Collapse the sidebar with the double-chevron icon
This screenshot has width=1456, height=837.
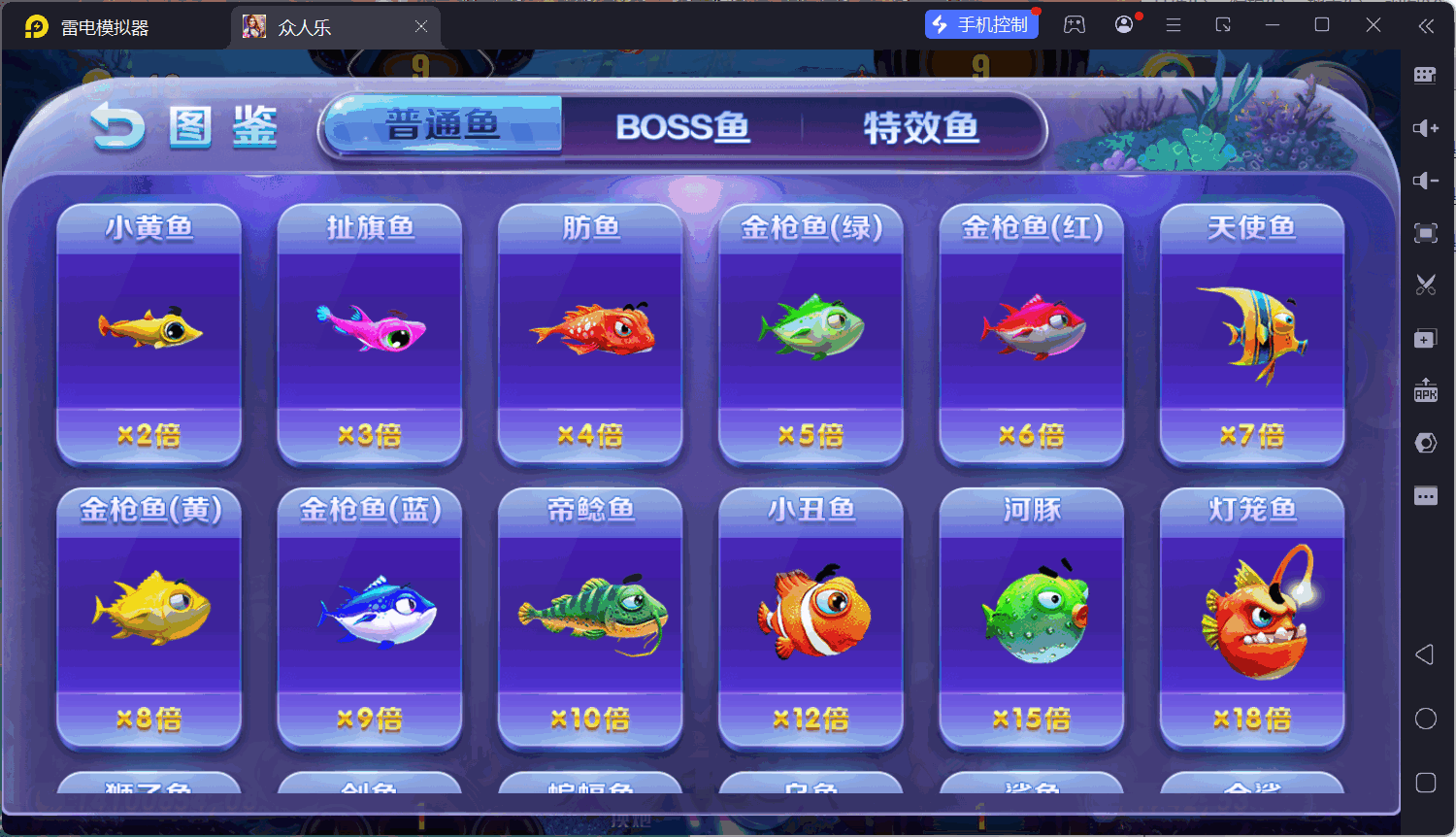[x=1428, y=26]
